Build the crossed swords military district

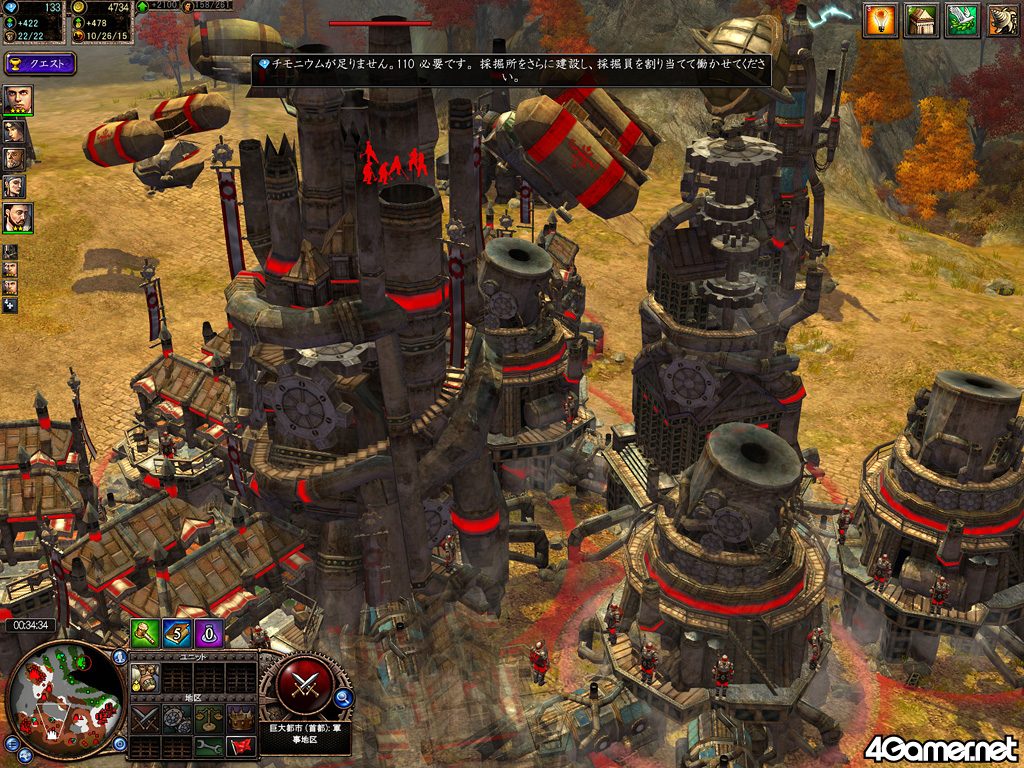(x=145, y=716)
